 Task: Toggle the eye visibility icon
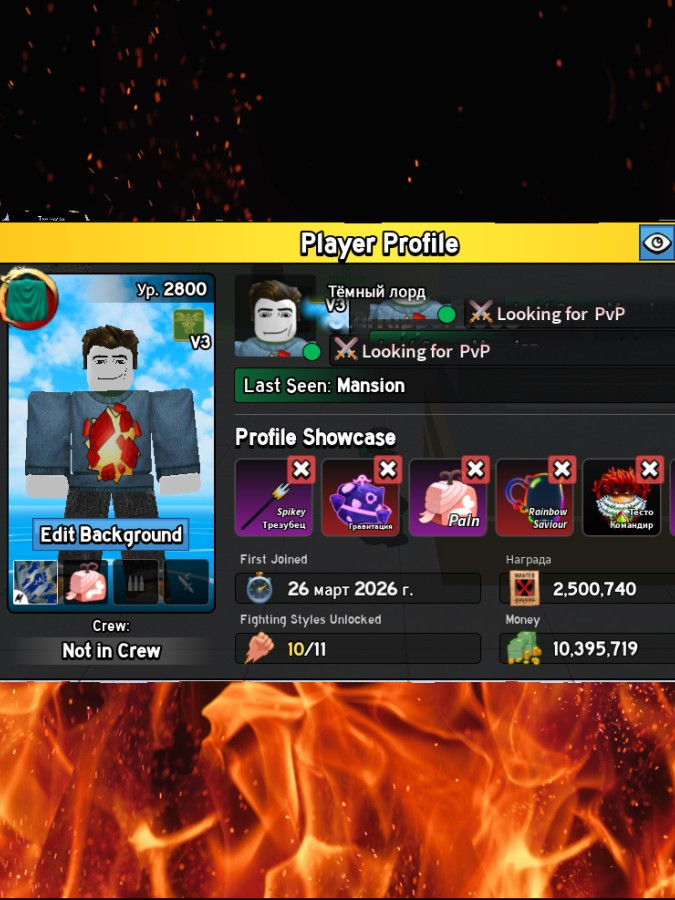[x=656, y=243]
